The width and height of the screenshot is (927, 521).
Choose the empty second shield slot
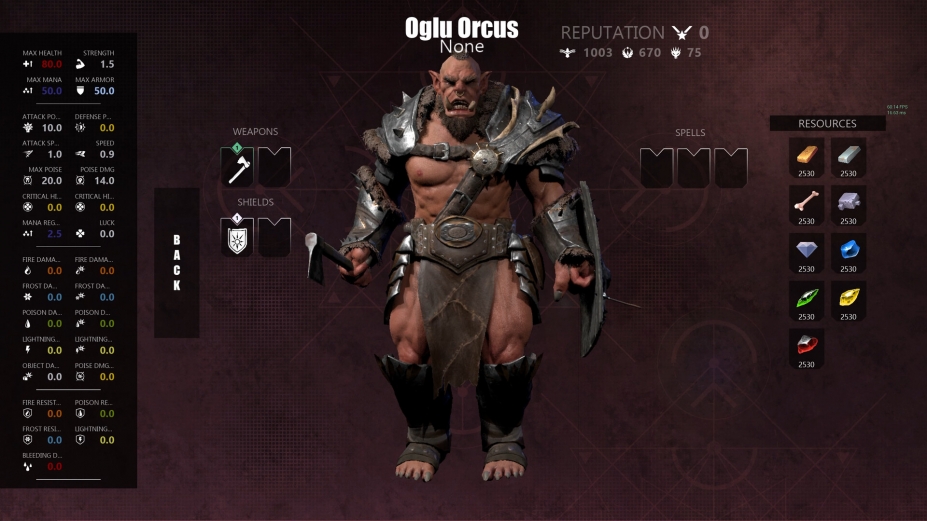coord(275,238)
